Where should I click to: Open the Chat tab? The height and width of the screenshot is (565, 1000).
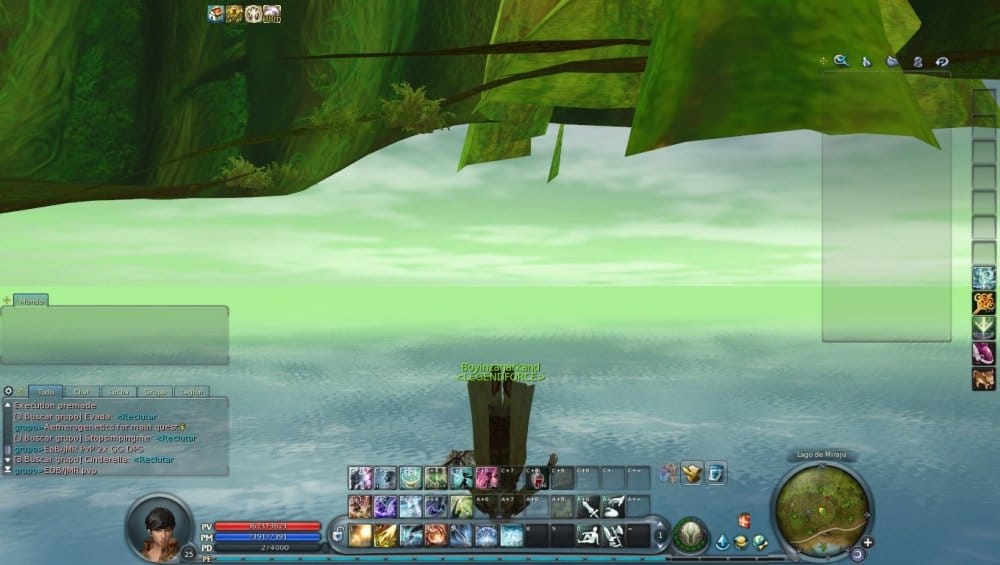point(82,392)
